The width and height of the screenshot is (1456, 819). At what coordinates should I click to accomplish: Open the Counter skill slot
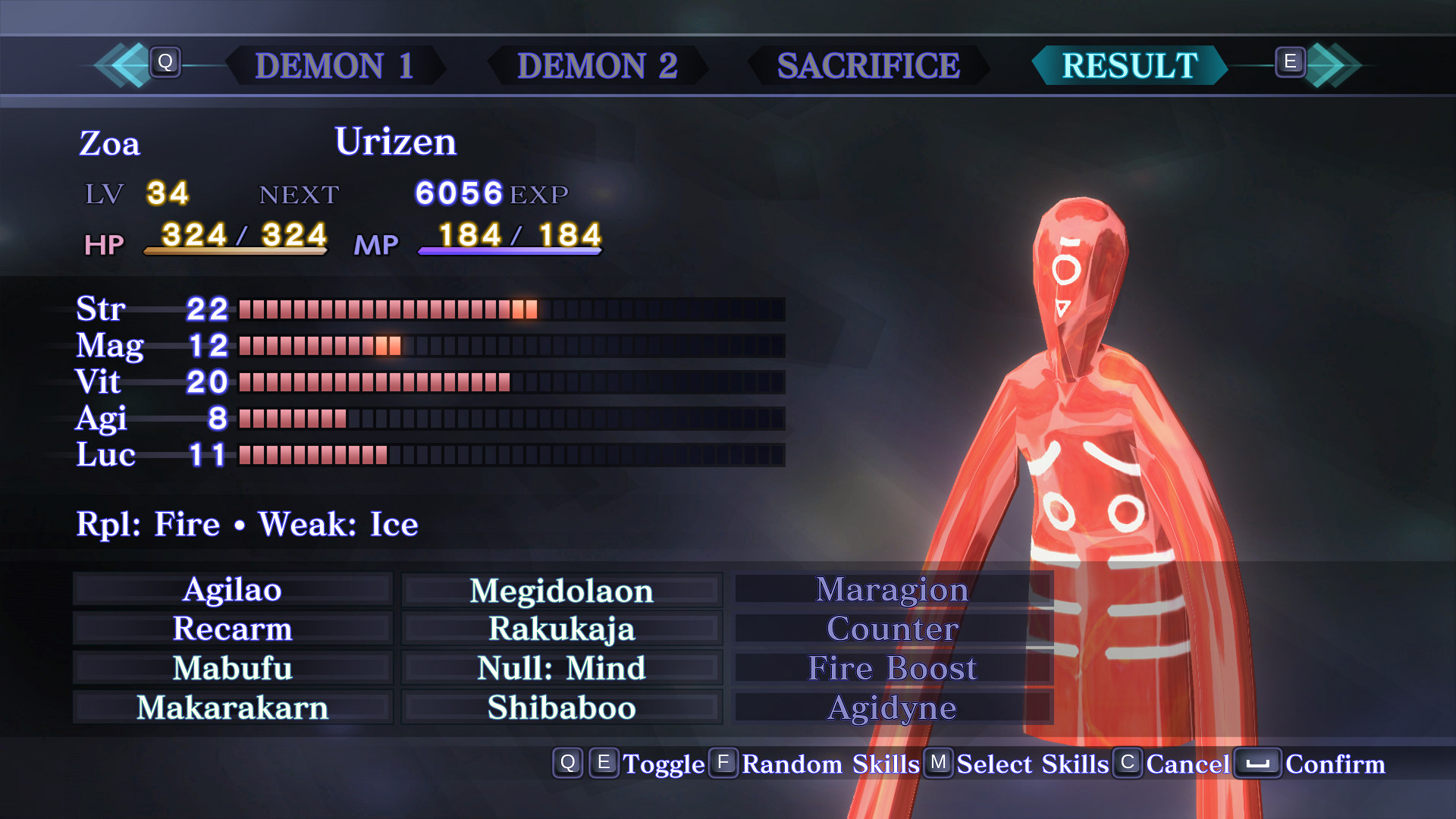click(x=893, y=629)
